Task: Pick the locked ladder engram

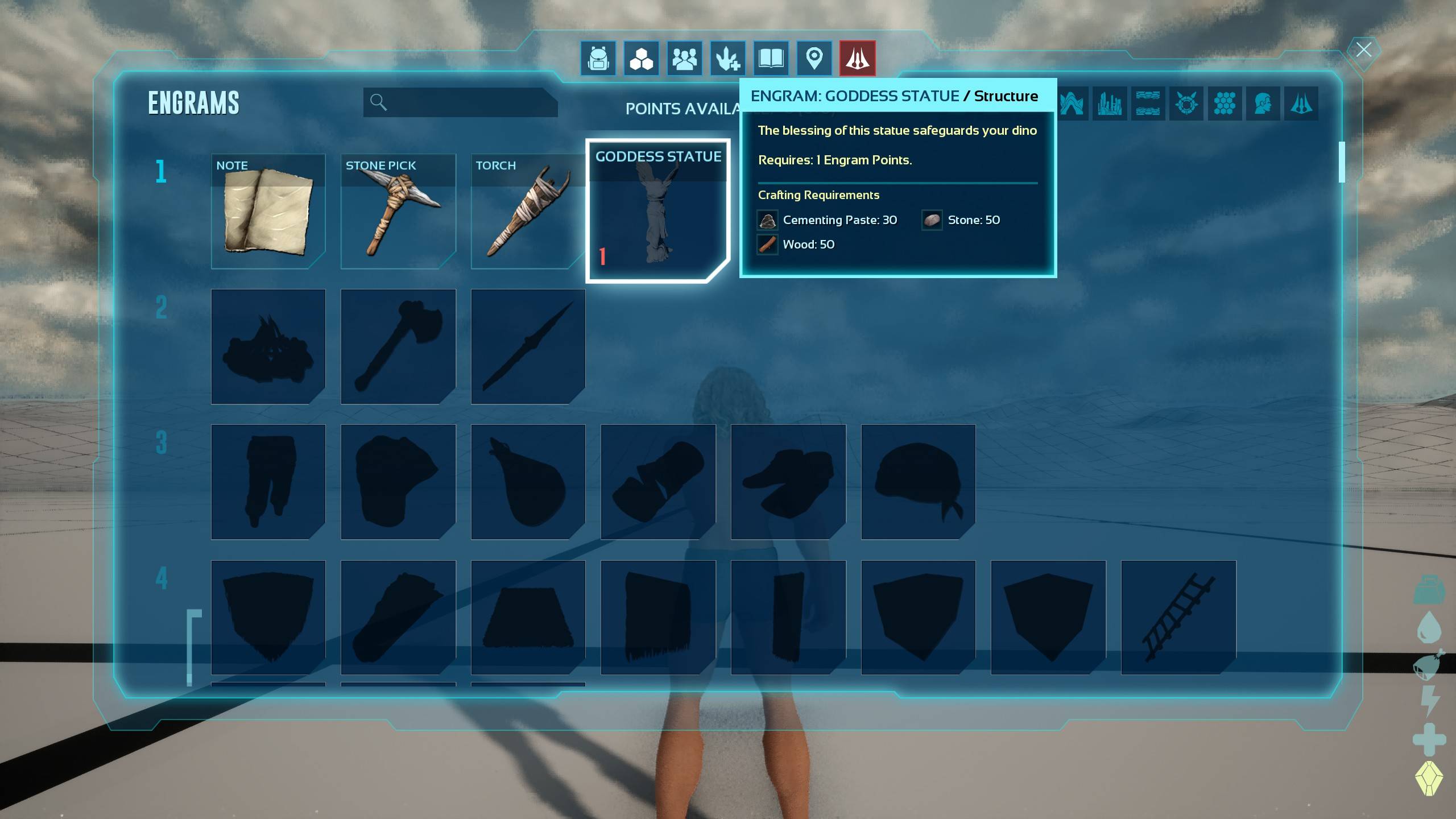Action: click(1178, 618)
